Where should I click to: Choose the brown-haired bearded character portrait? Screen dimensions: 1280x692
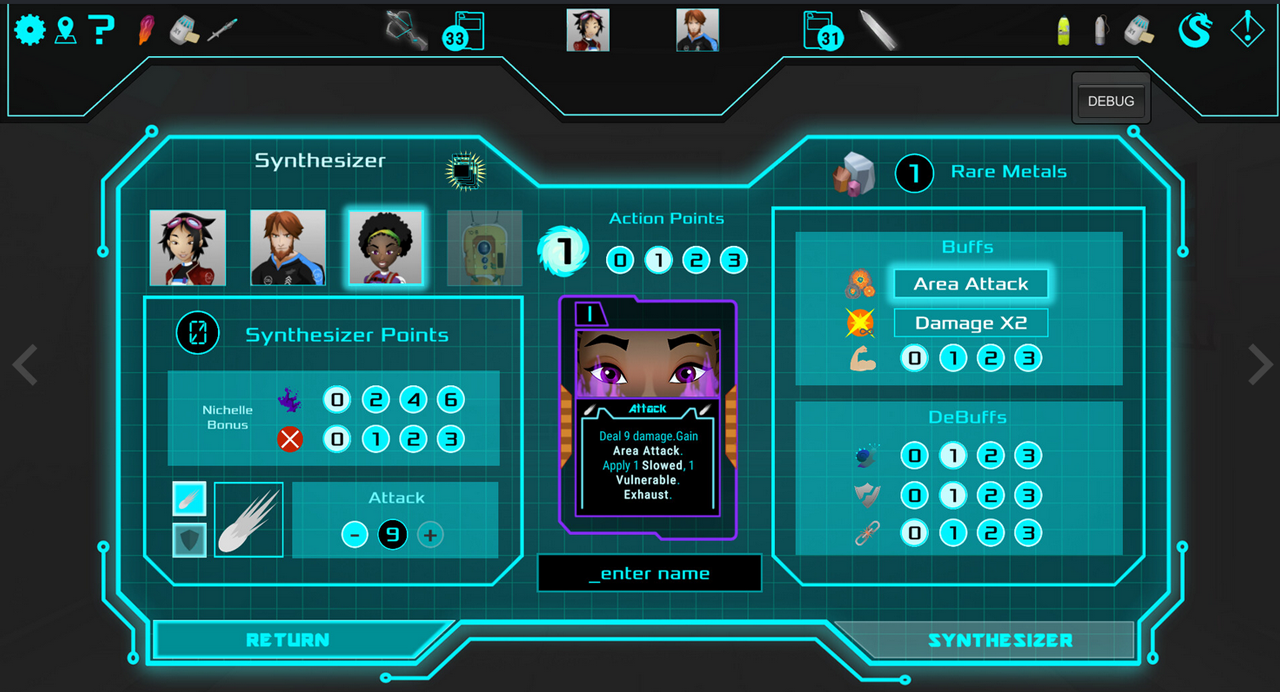pyautogui.click(x=288, y=247)
